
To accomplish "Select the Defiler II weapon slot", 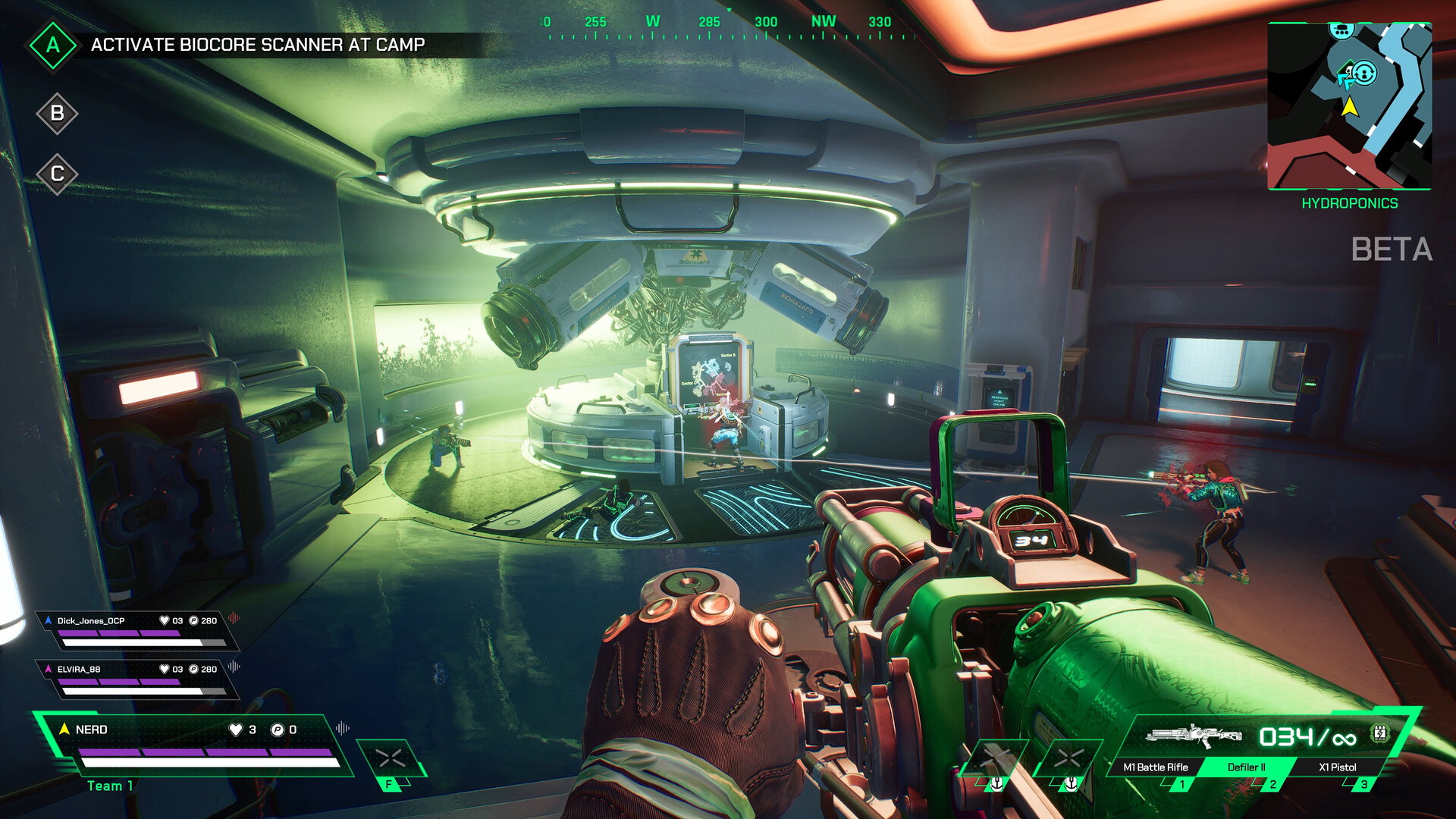I will 1246,767.
